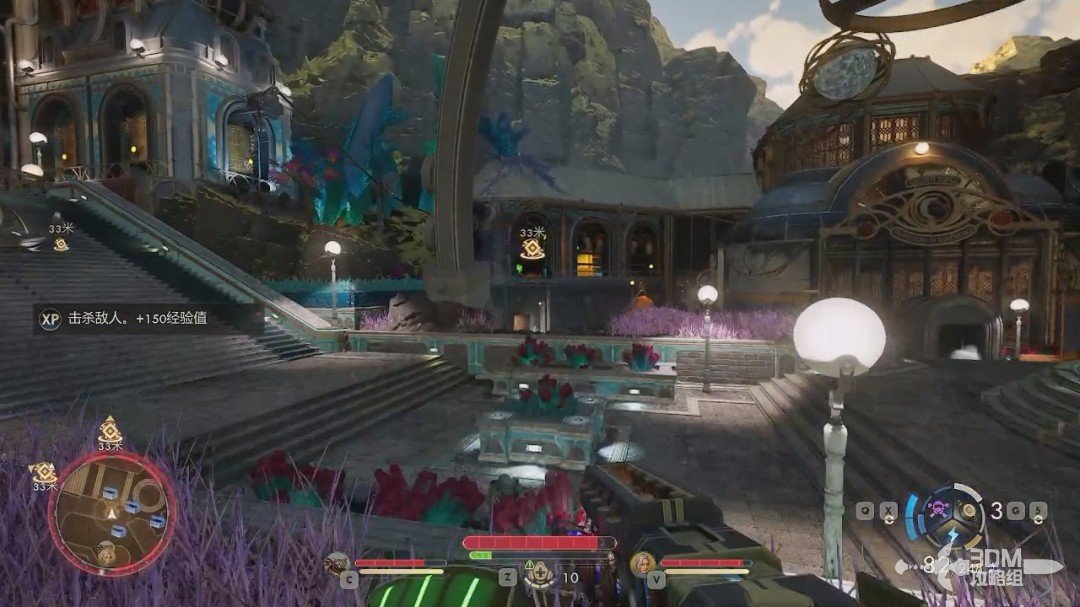The image size is (1080, 607).
Task: Select the blonde companion portrait
Action: (x=641, y=565)
